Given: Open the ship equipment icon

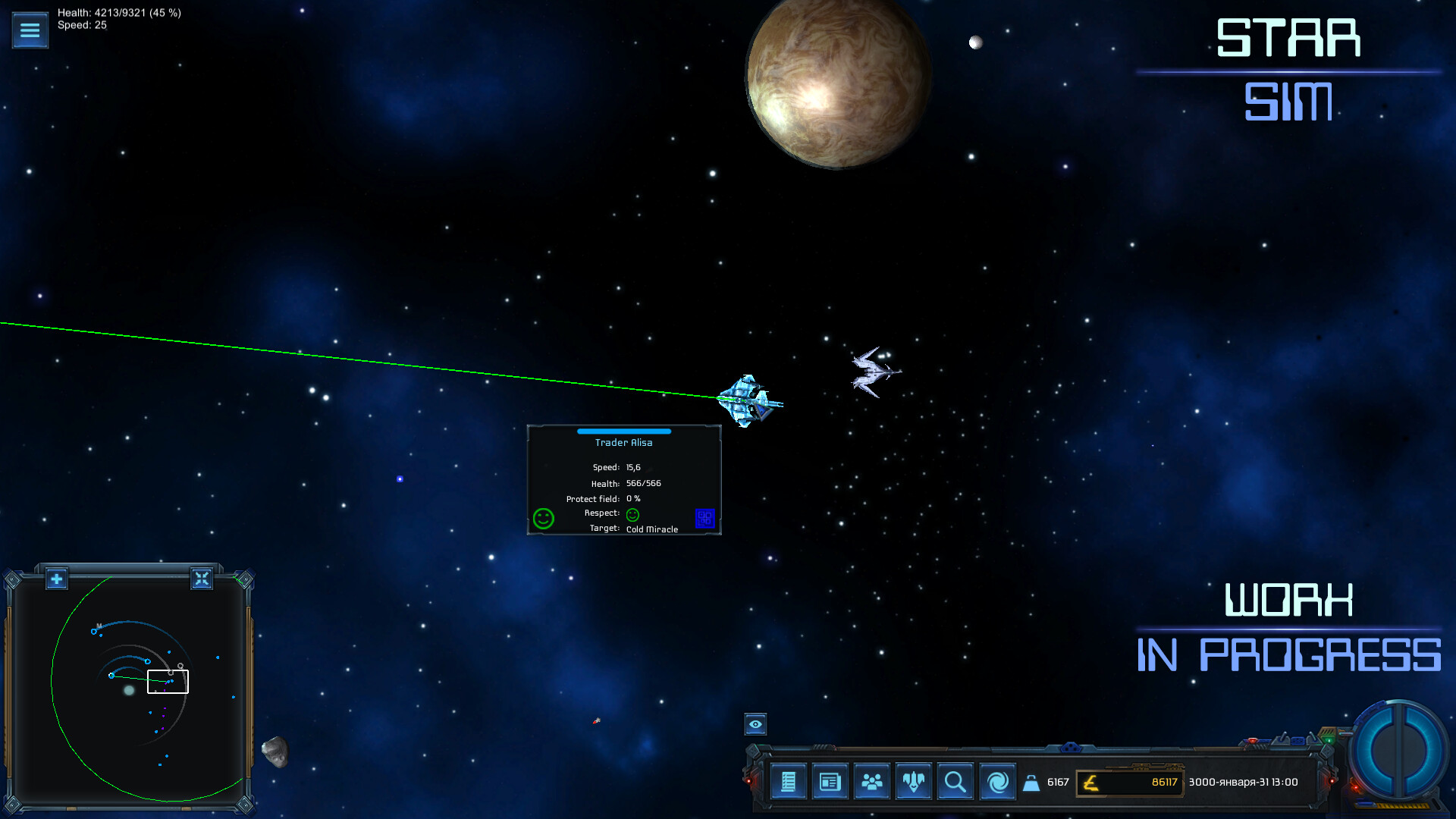Looking at the screenshot, I should click(x=914, y=781).
